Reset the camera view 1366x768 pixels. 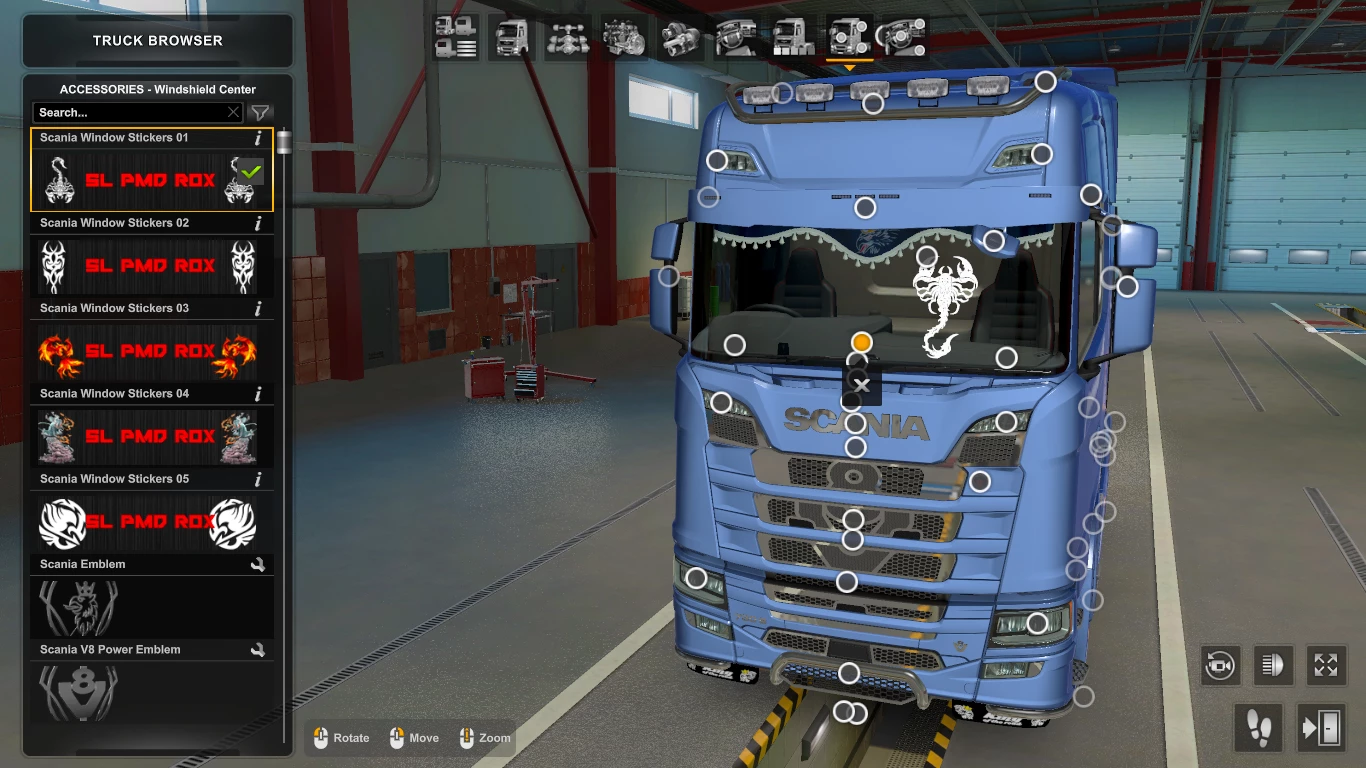pyautogui.click(x=1220, y=666)
